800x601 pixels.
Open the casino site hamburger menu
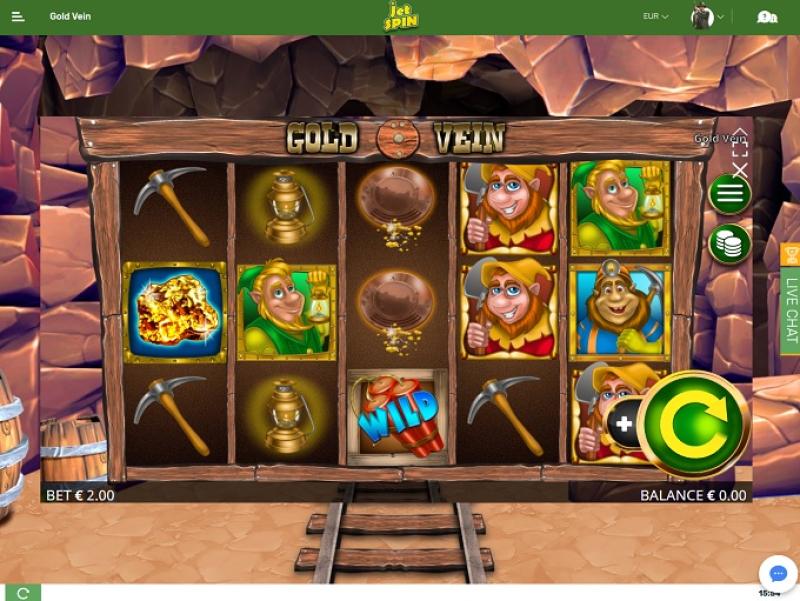[19, 17]
